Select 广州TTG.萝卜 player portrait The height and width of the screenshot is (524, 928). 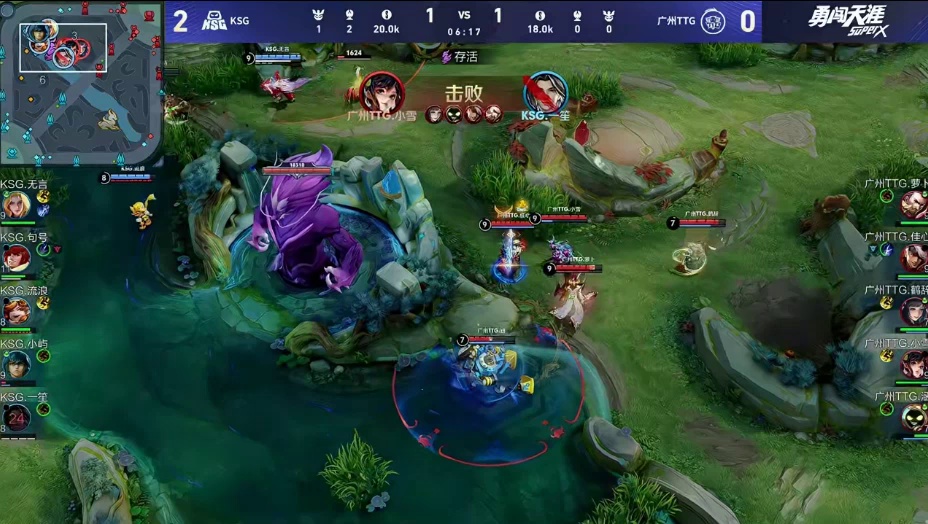(912, 206)
